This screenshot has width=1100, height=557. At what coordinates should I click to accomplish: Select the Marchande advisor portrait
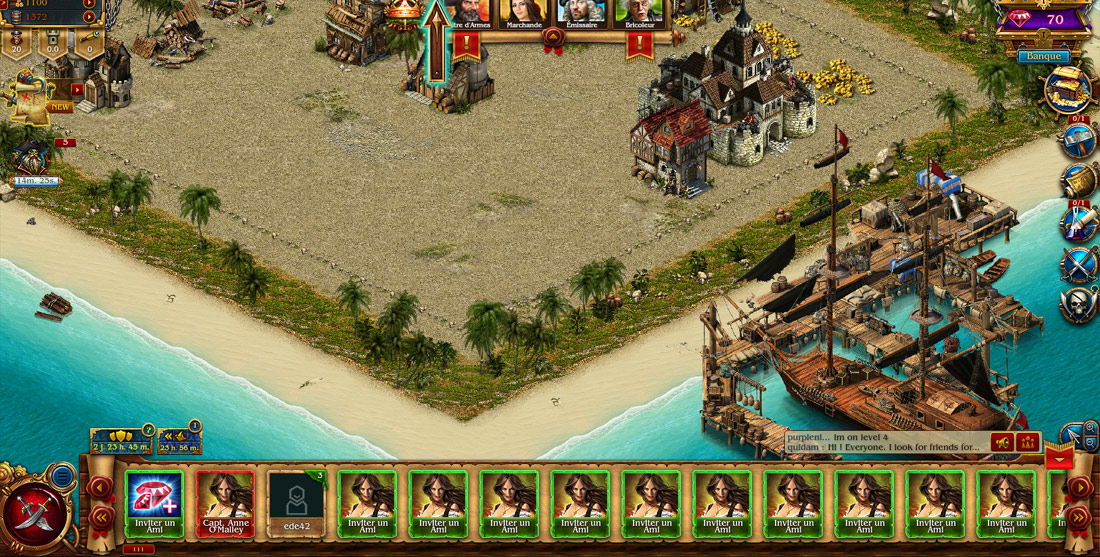pyautogui.click(x=524, y=12)
